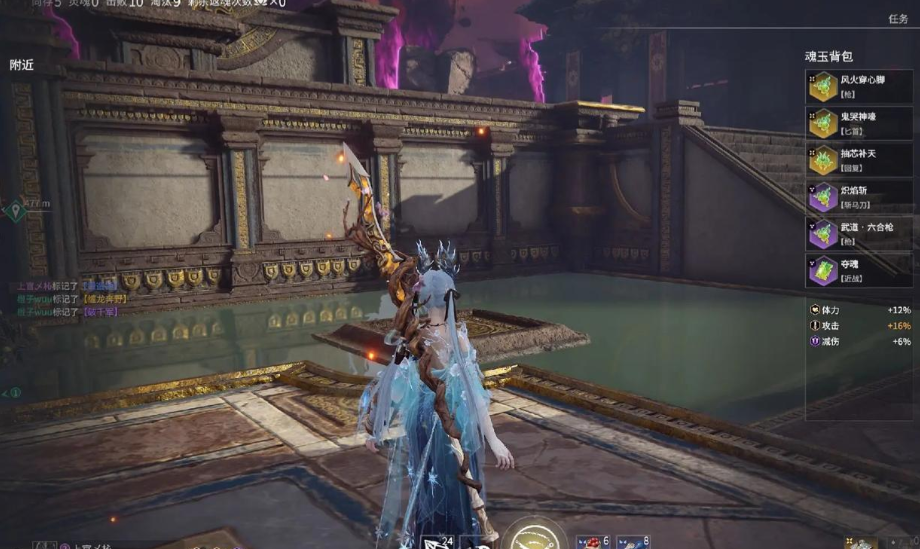Choose the 武道·六合枪 soul jade
Image resolution: width=920 pixels, height=549 pixels.
click(x=858, y=234)
